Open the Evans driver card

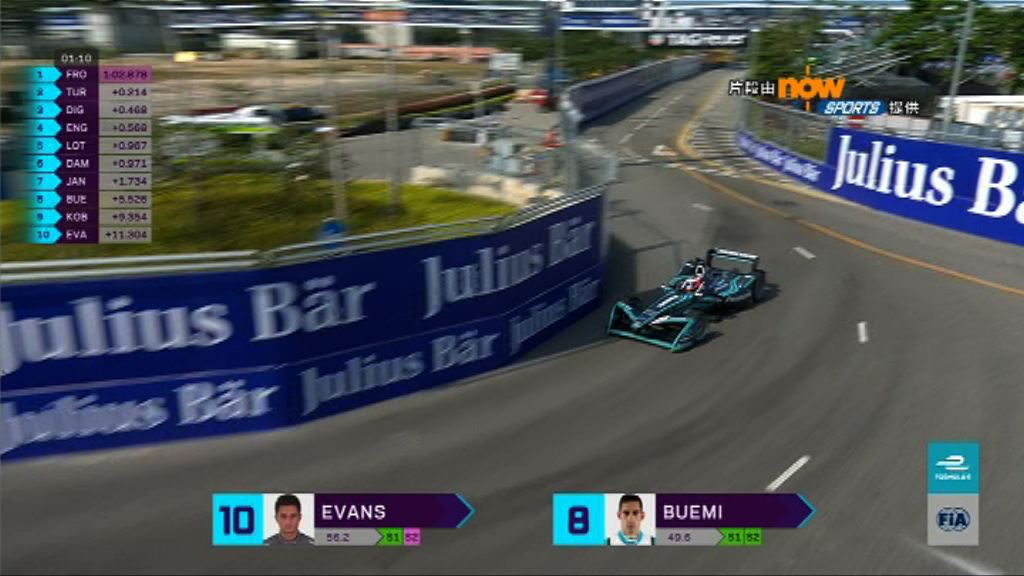(x=385, y=512)
